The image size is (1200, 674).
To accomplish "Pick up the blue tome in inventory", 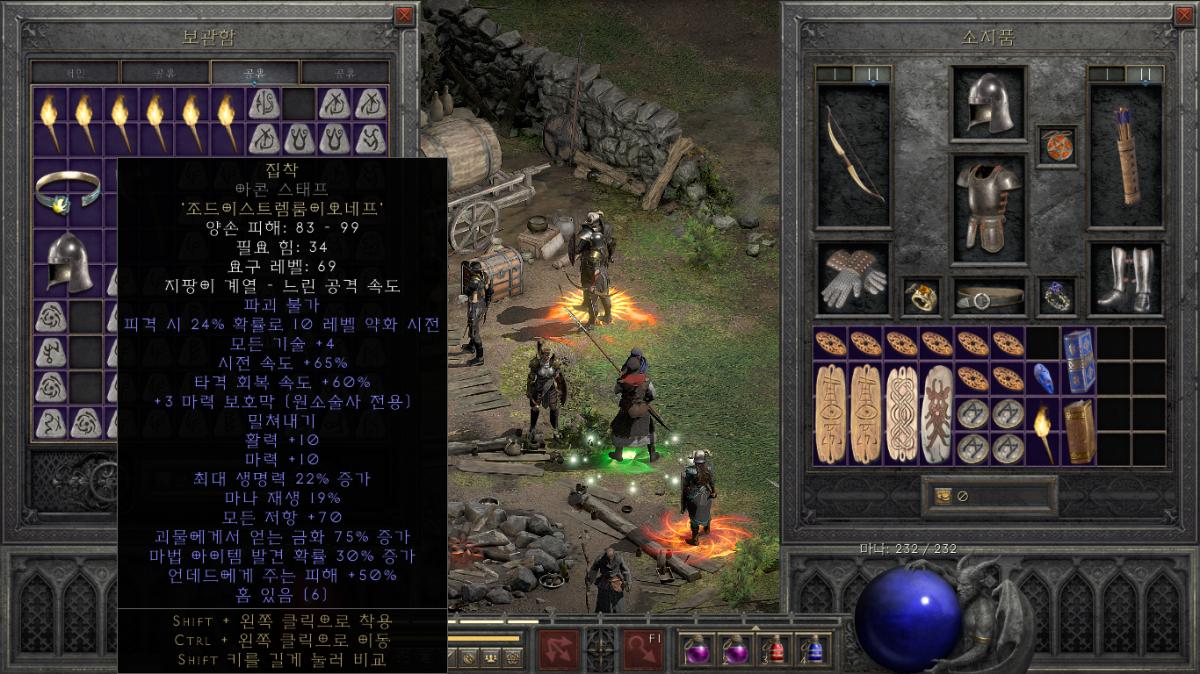I will click(1079, 361).
